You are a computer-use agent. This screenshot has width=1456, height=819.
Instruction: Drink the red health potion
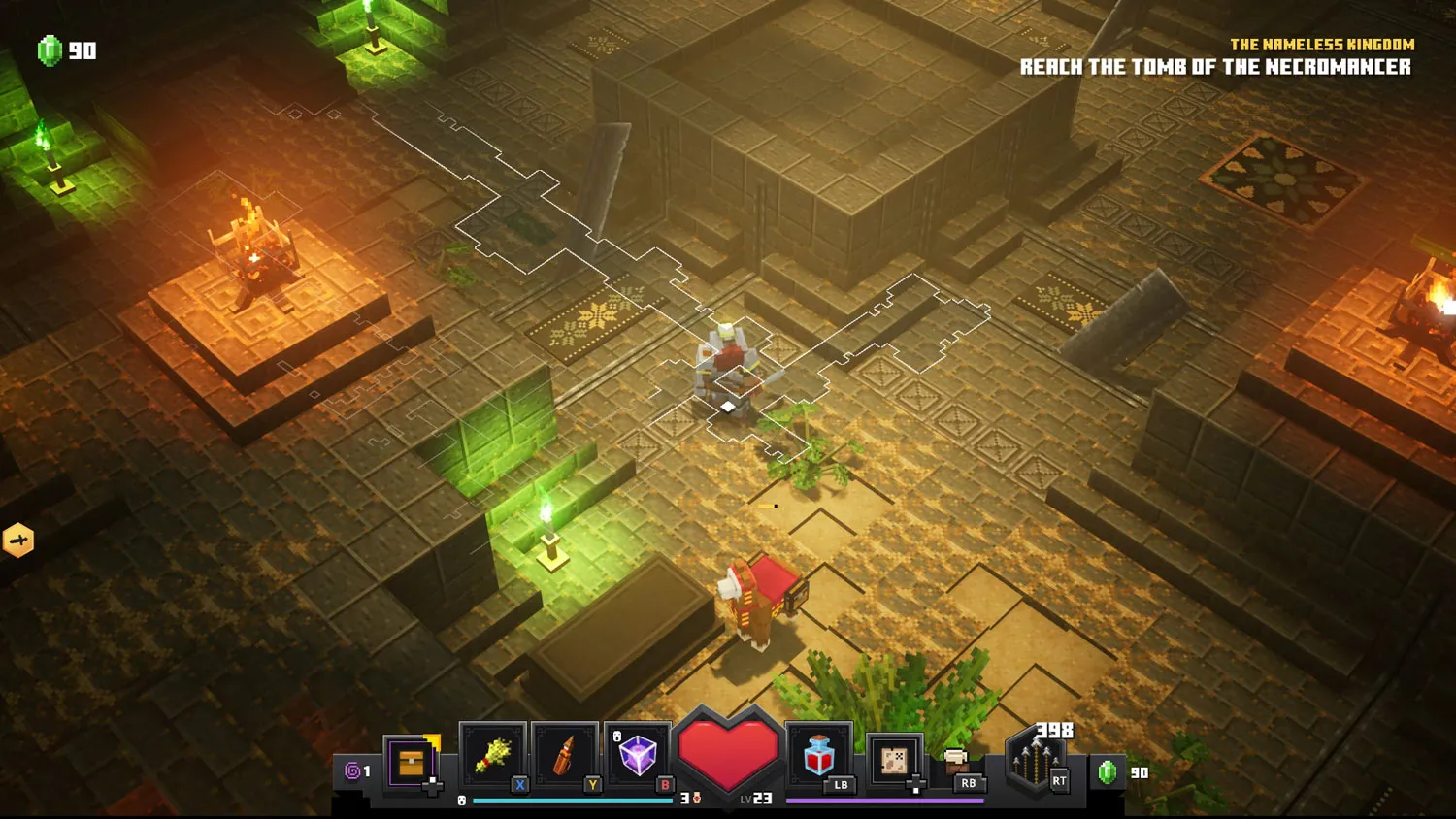click(x=819, y=755)
